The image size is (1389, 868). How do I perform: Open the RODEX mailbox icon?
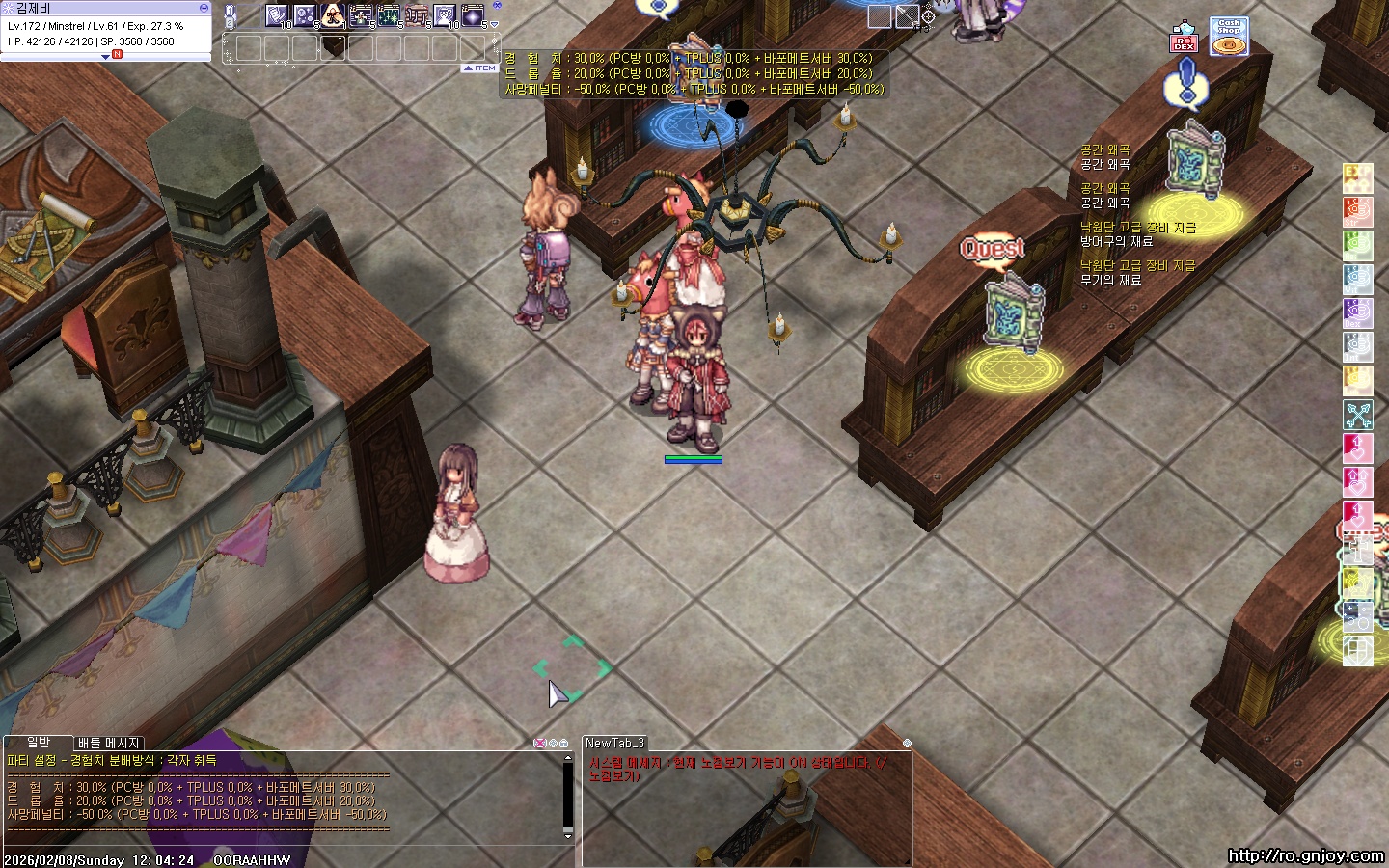(x=1184, y=39)
